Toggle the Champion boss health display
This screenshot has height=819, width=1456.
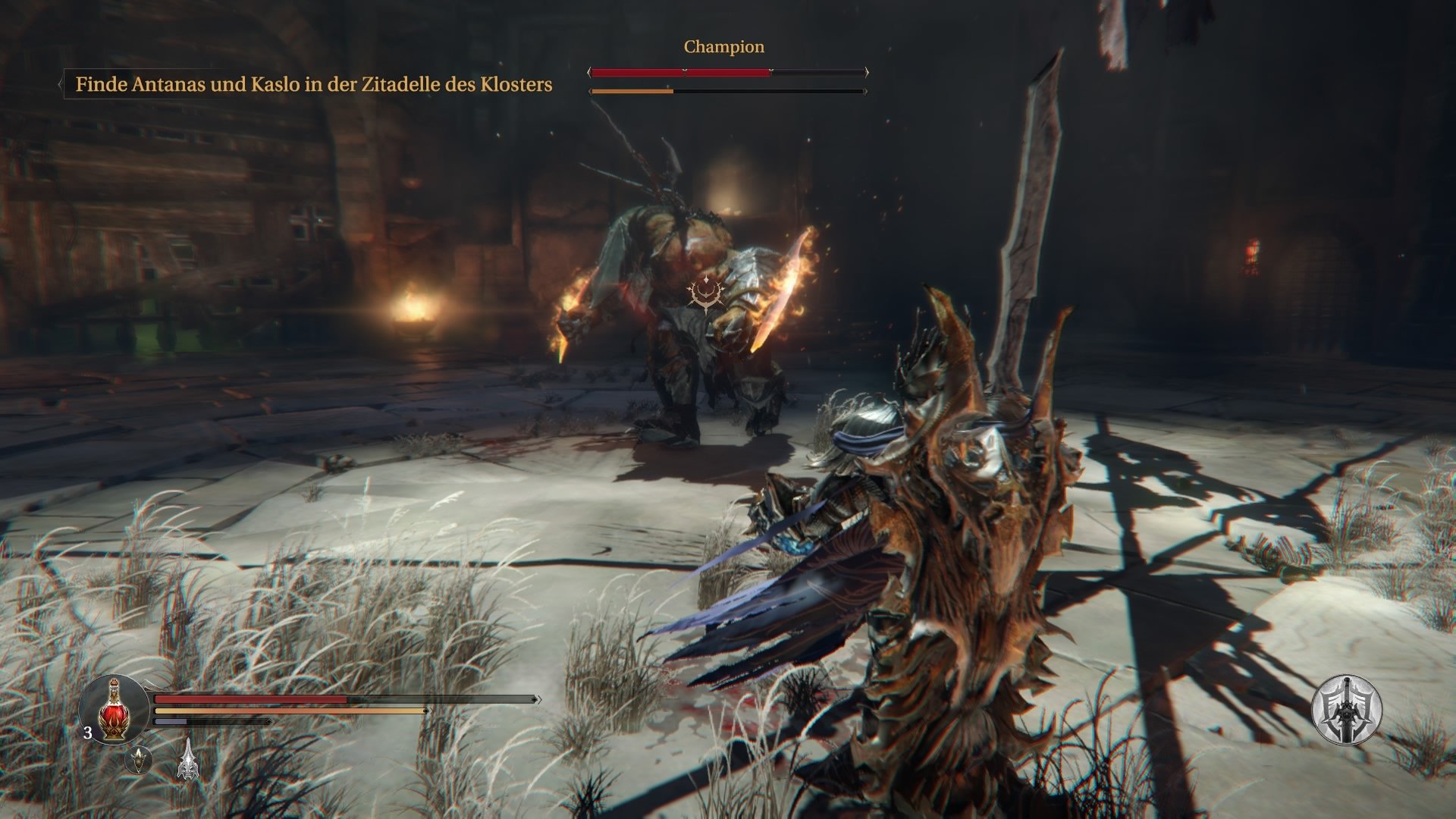(x=724, y=73)
